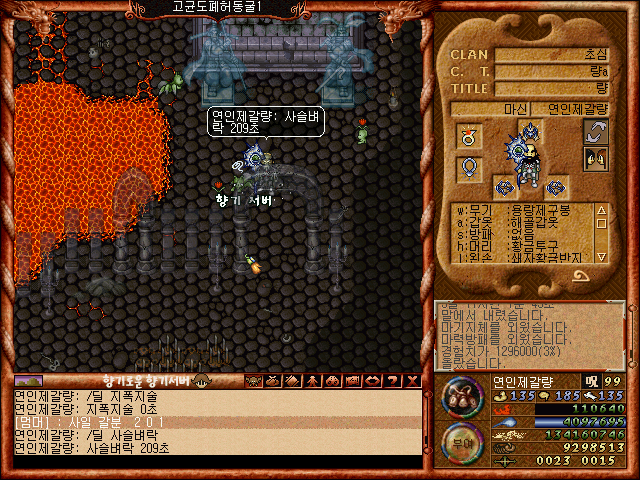Select the helmet slot above the character
Viewport: 640px width, 480px height.
click(530, 131)
